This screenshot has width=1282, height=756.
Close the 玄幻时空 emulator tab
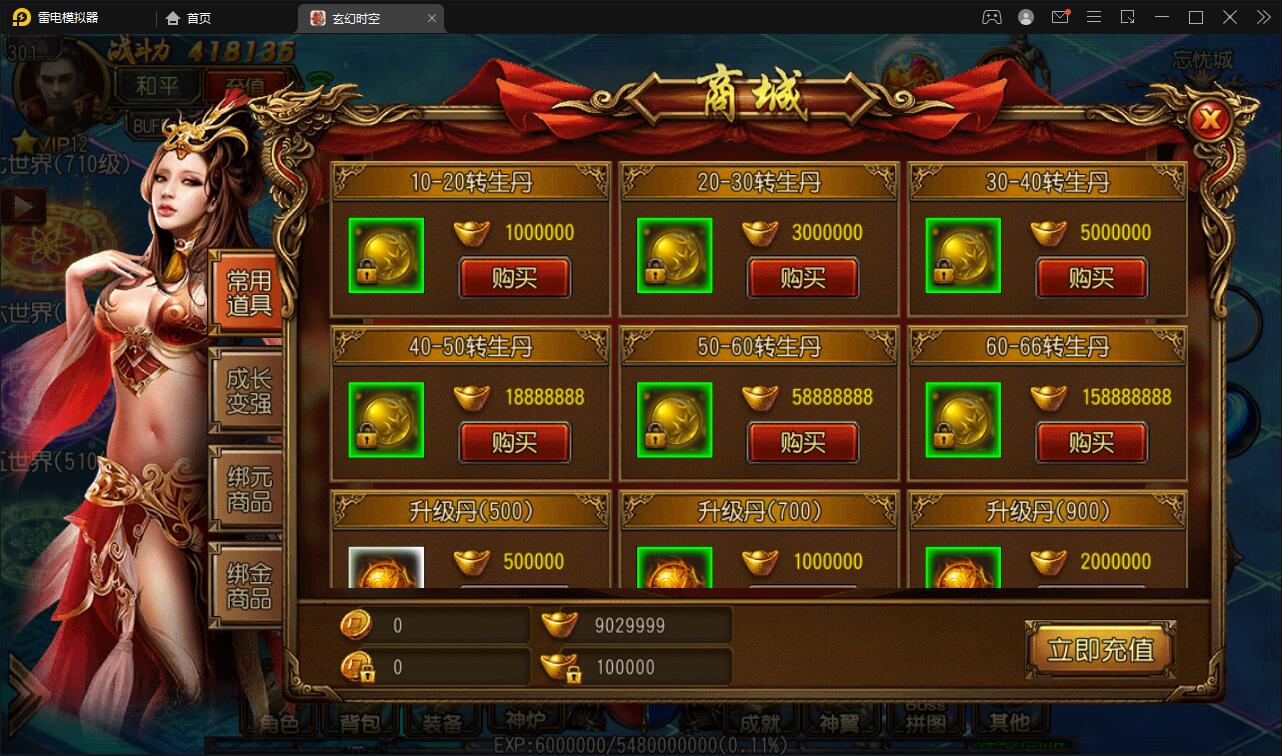[432, 18]
